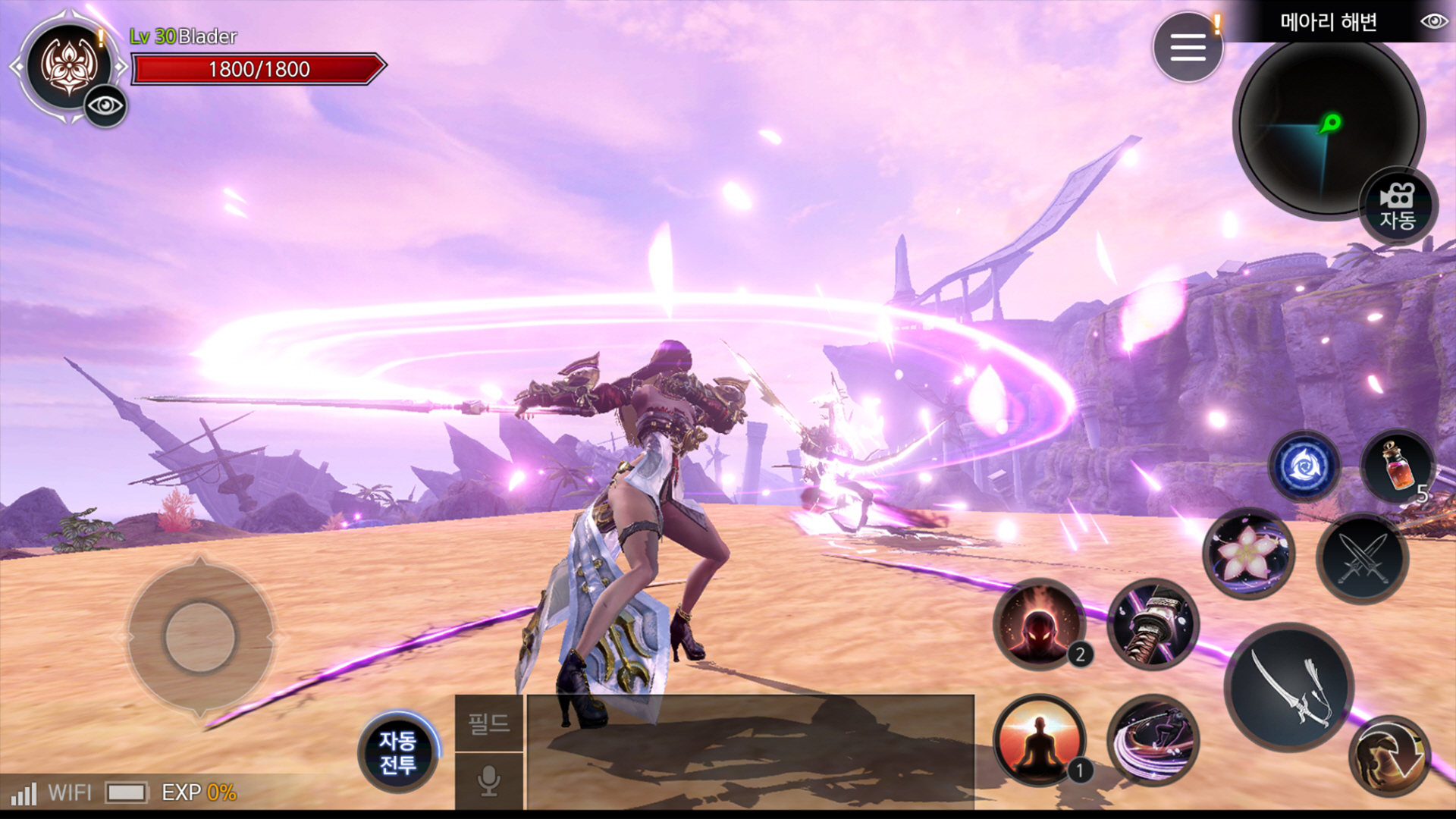The height and width of the screenshot is (819, 1456).
Task: Toggle the 자동전투 auto-battle button
Action: point(397,752)
